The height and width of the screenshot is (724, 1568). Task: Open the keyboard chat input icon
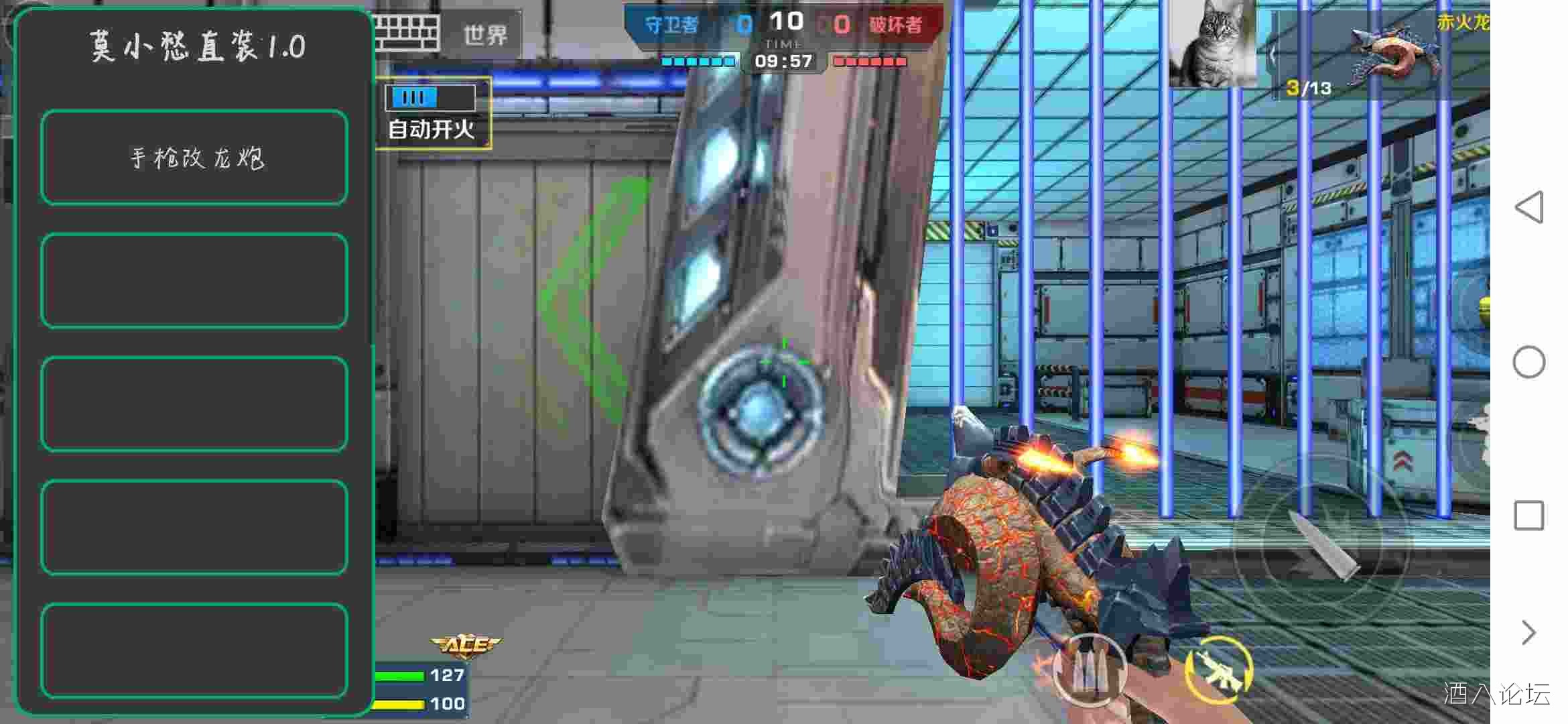click(407, 34)
